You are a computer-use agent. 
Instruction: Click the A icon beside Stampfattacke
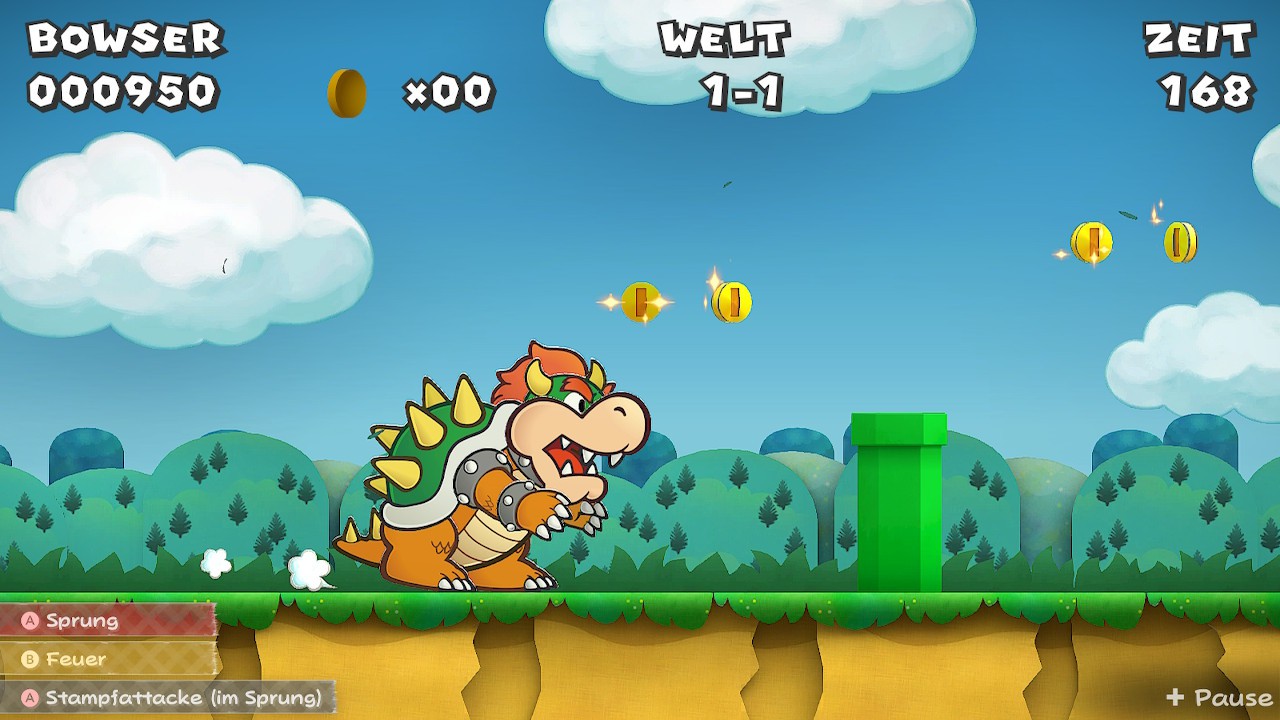tap(31, 699)
